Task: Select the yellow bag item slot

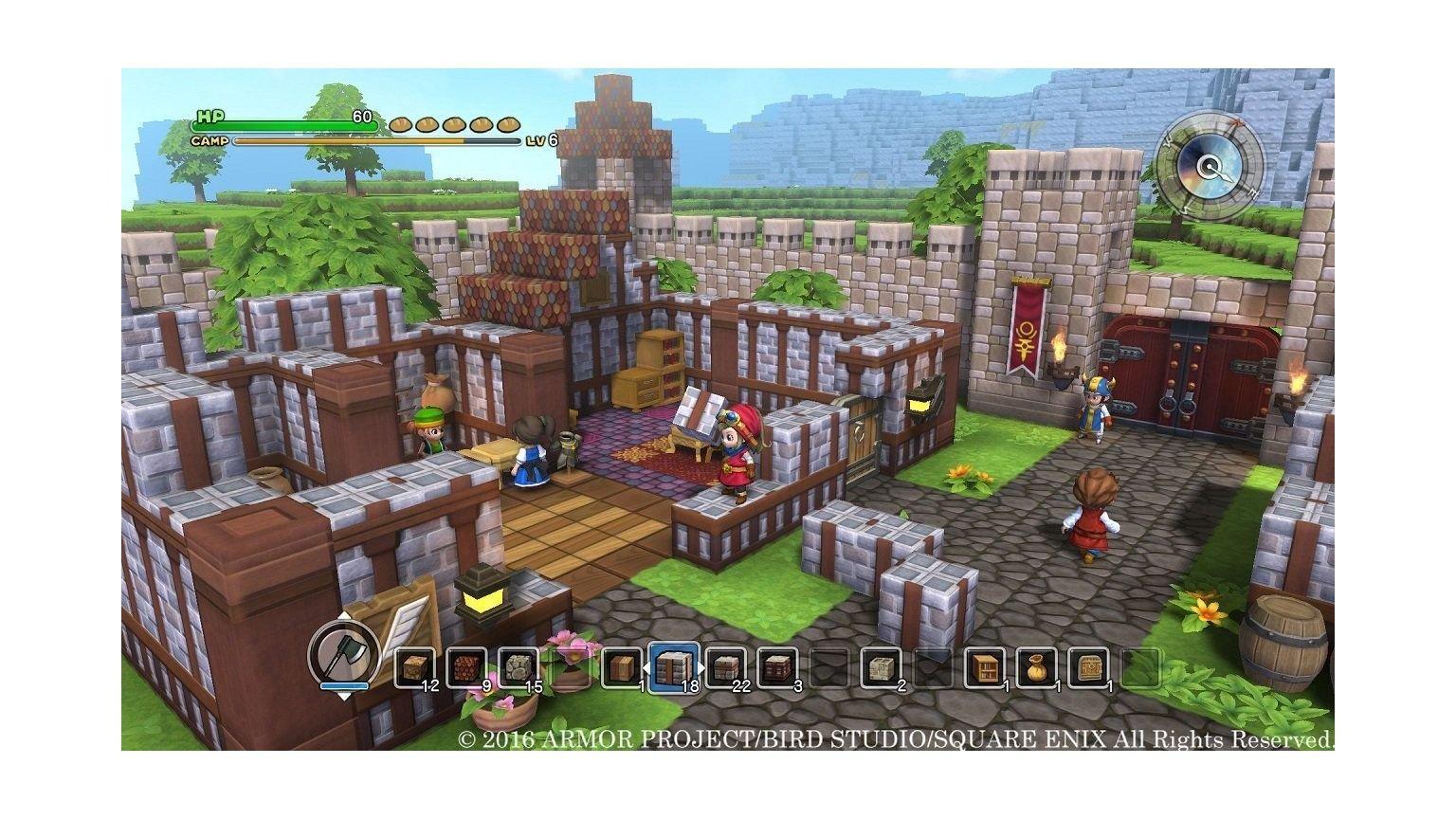Action: [x=1035, y=665]
